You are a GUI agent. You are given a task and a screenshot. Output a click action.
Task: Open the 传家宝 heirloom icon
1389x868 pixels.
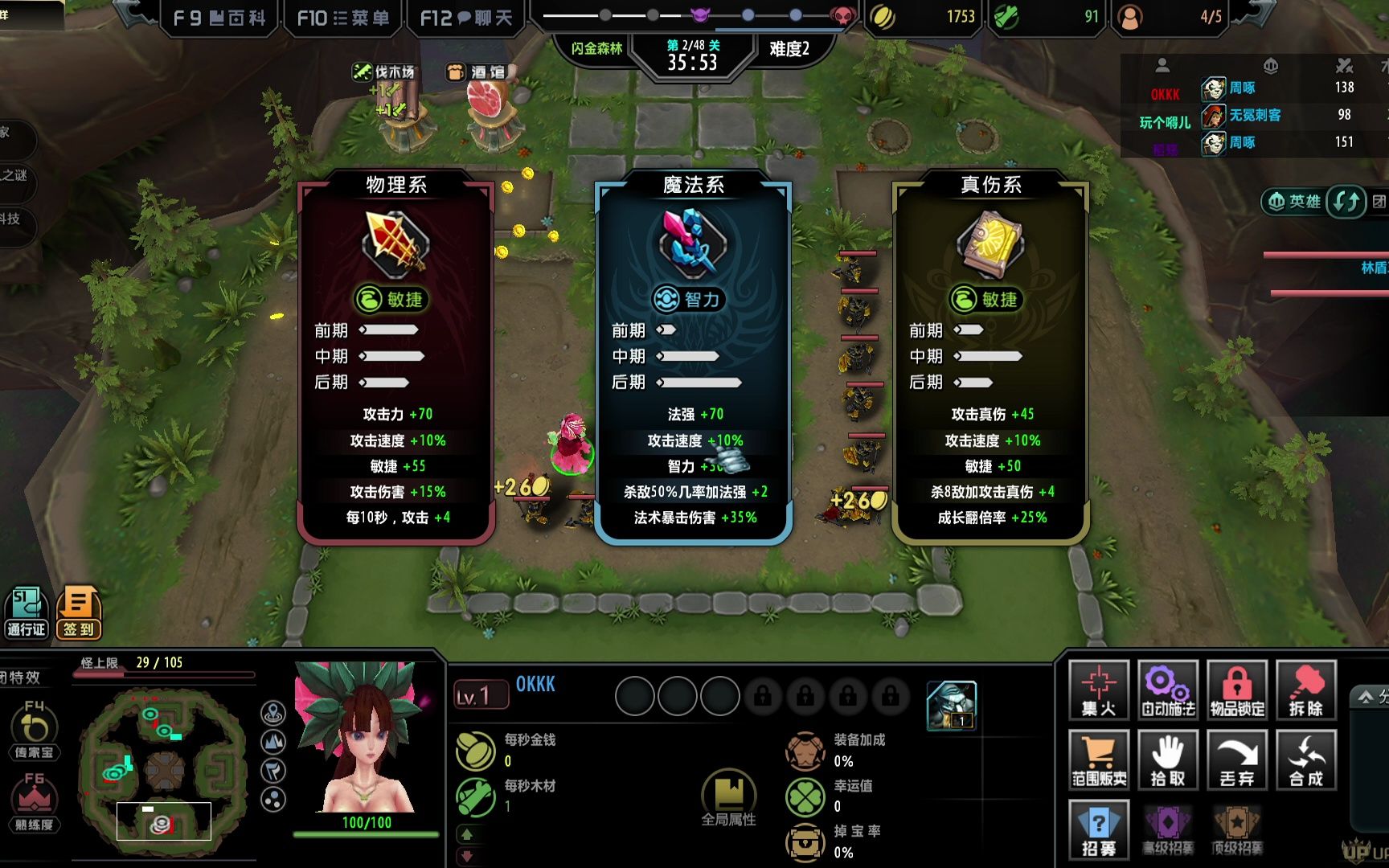click(x=34, y=729)
